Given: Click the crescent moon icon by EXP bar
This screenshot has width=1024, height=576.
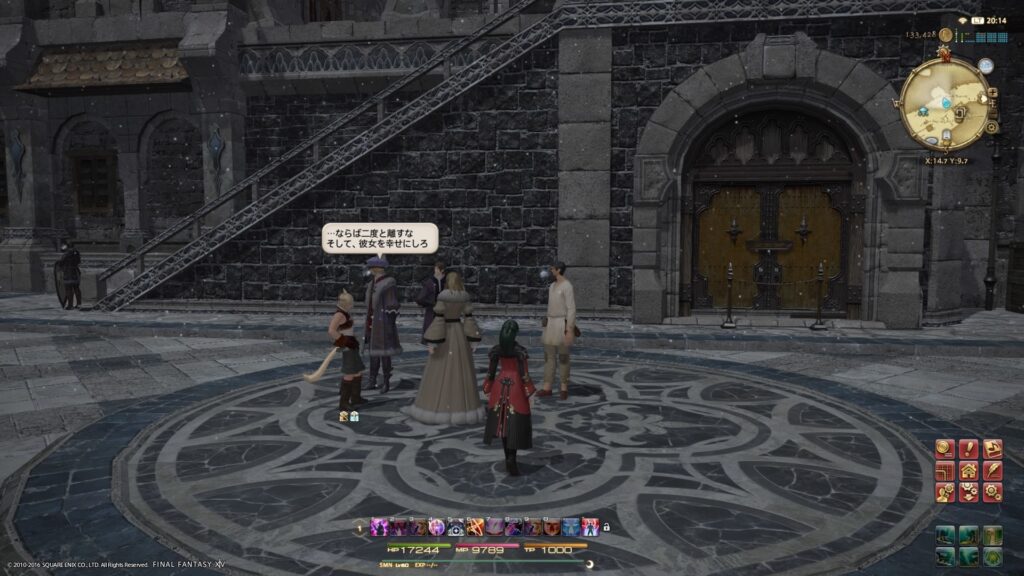Looking at the screenshot, I should pyautogui.click(x=589, y=564).
